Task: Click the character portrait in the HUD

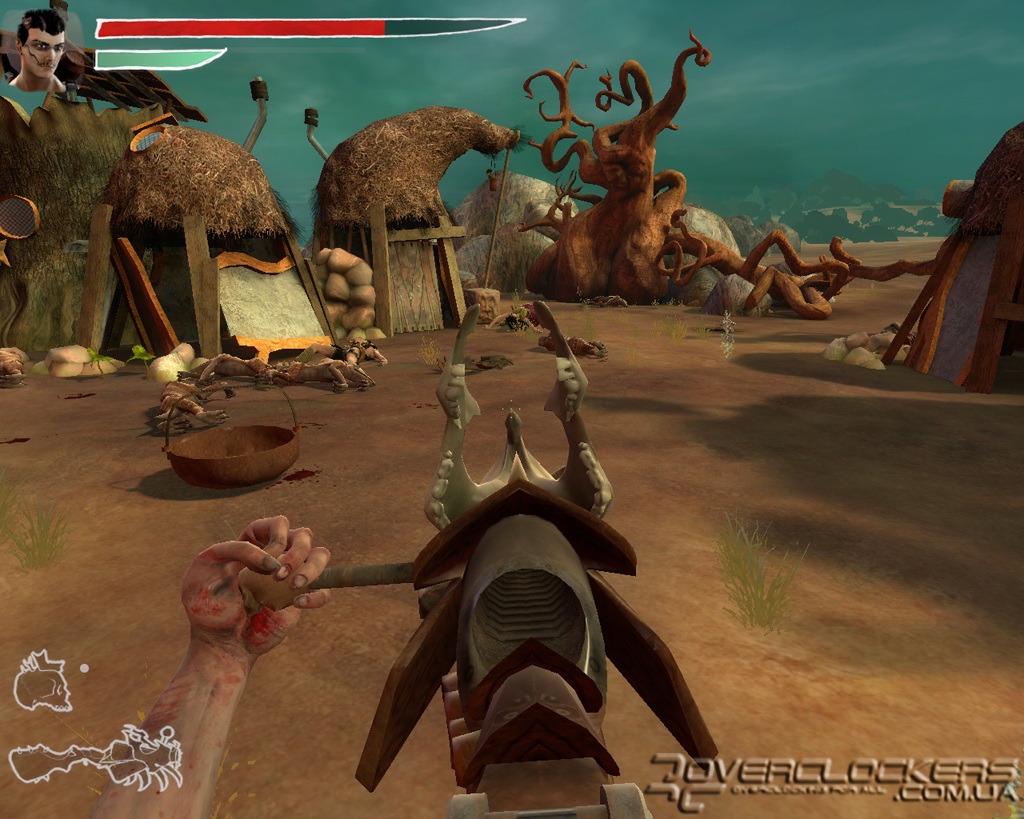Action: point(42,50)
